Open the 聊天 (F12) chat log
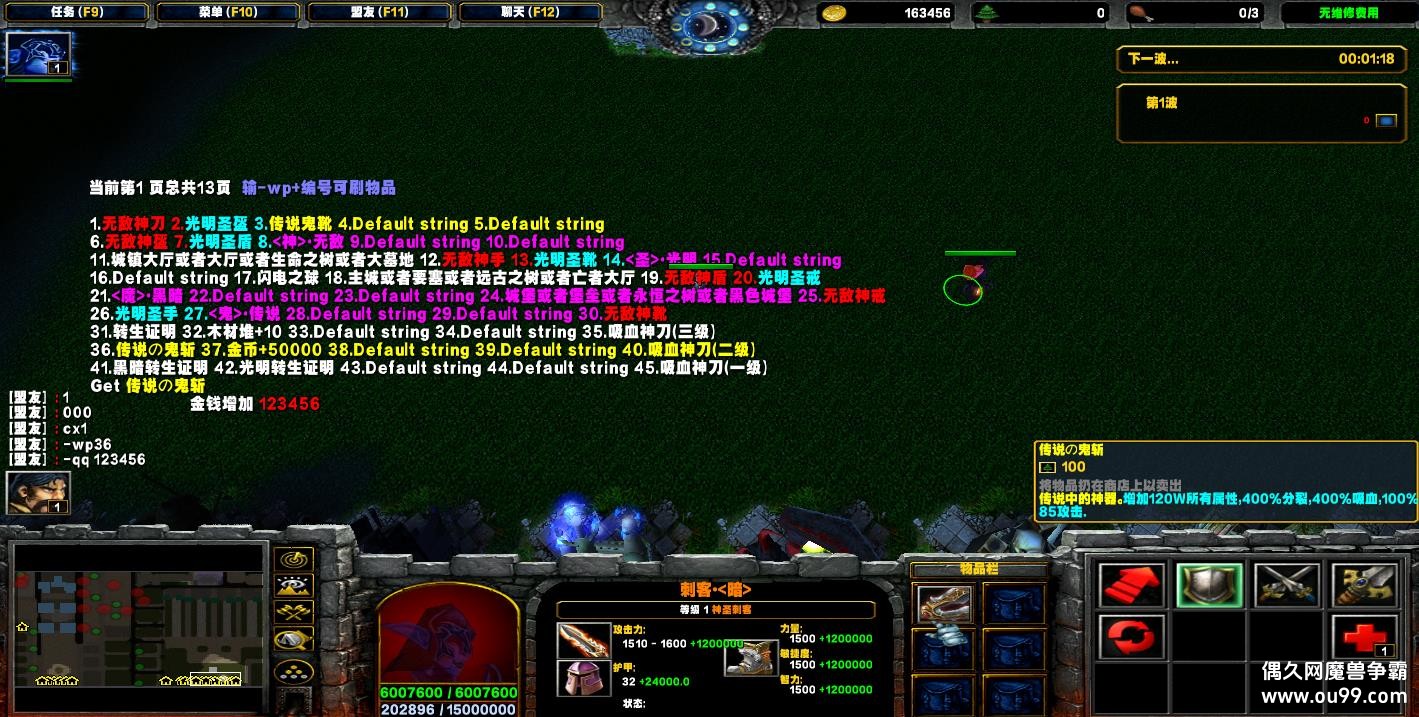Screen dimensions: 1419x717 pos(530,13)
